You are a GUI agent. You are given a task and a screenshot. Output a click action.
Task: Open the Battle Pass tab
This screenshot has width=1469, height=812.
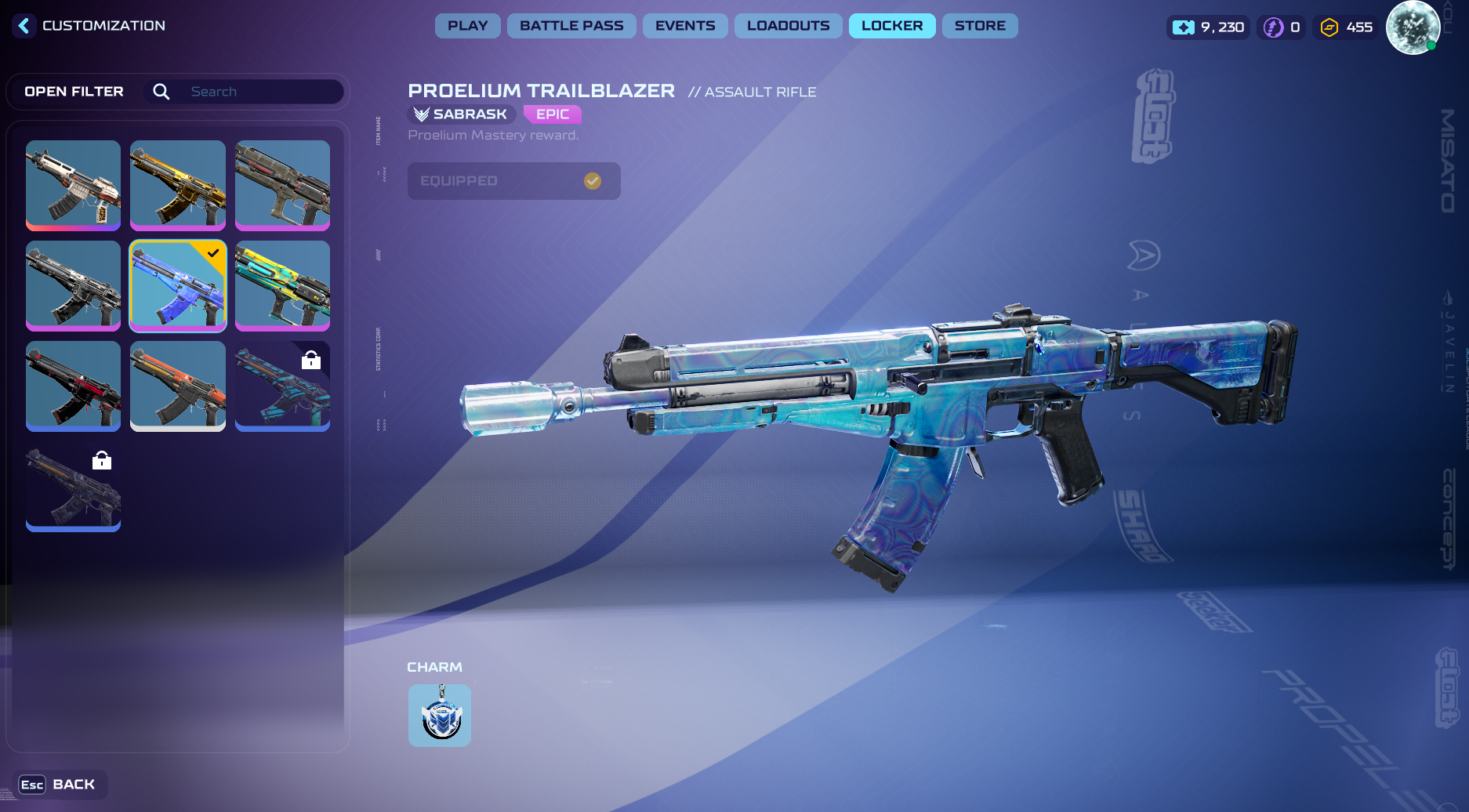[571, 26]
